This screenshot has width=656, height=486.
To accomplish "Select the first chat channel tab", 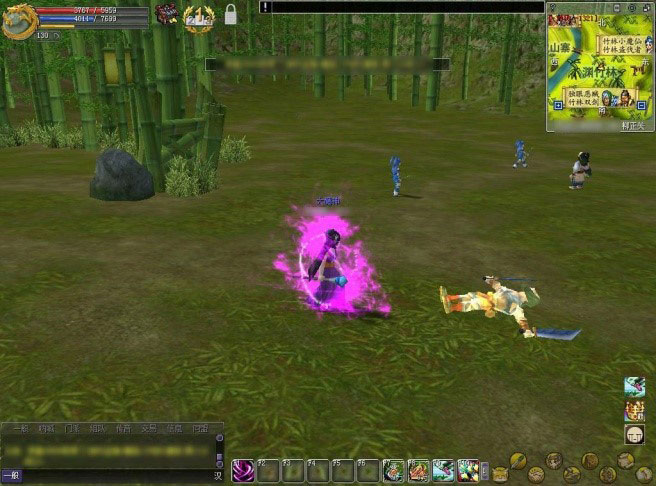I will [x=20, y=429].
